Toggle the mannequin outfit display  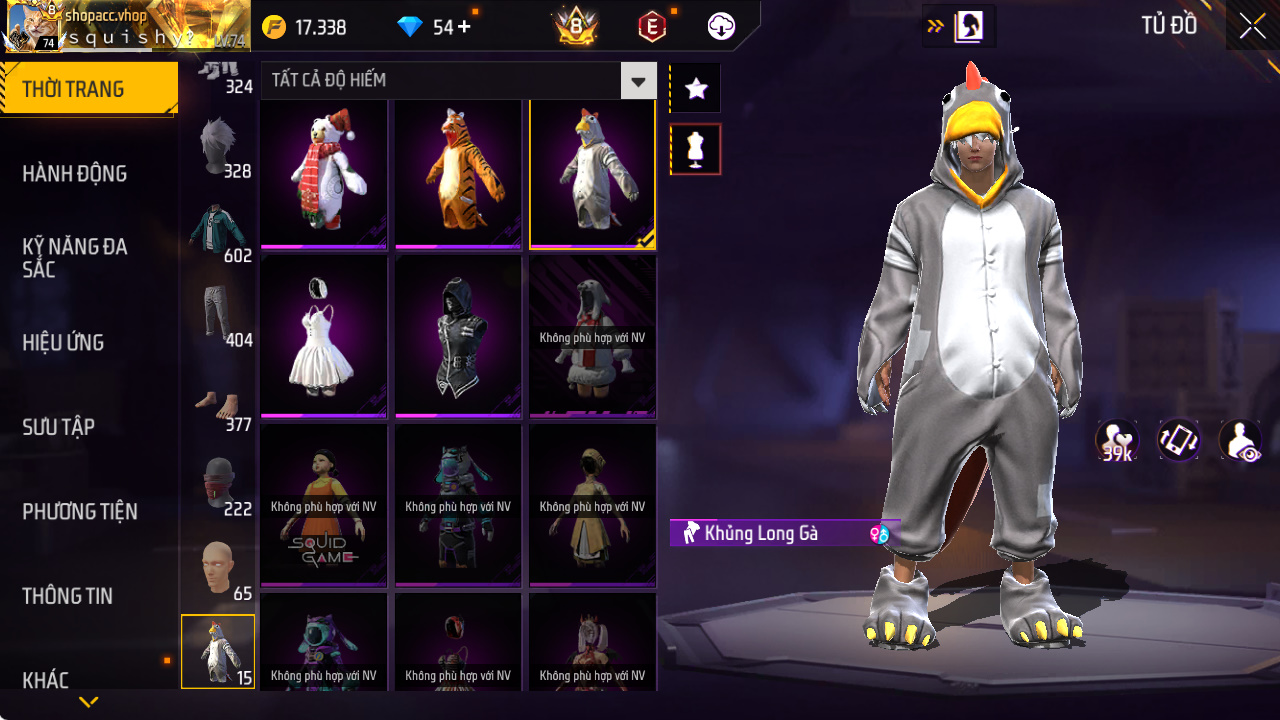(694, 148)
